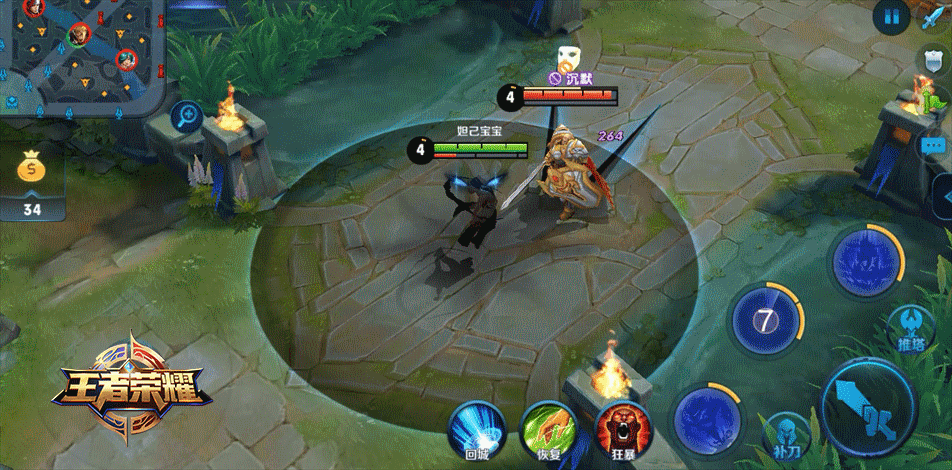This screenshot has width=952, height=470.
Task: Click the magnifier zoom button beside minimap
Action: pos(187,117)
